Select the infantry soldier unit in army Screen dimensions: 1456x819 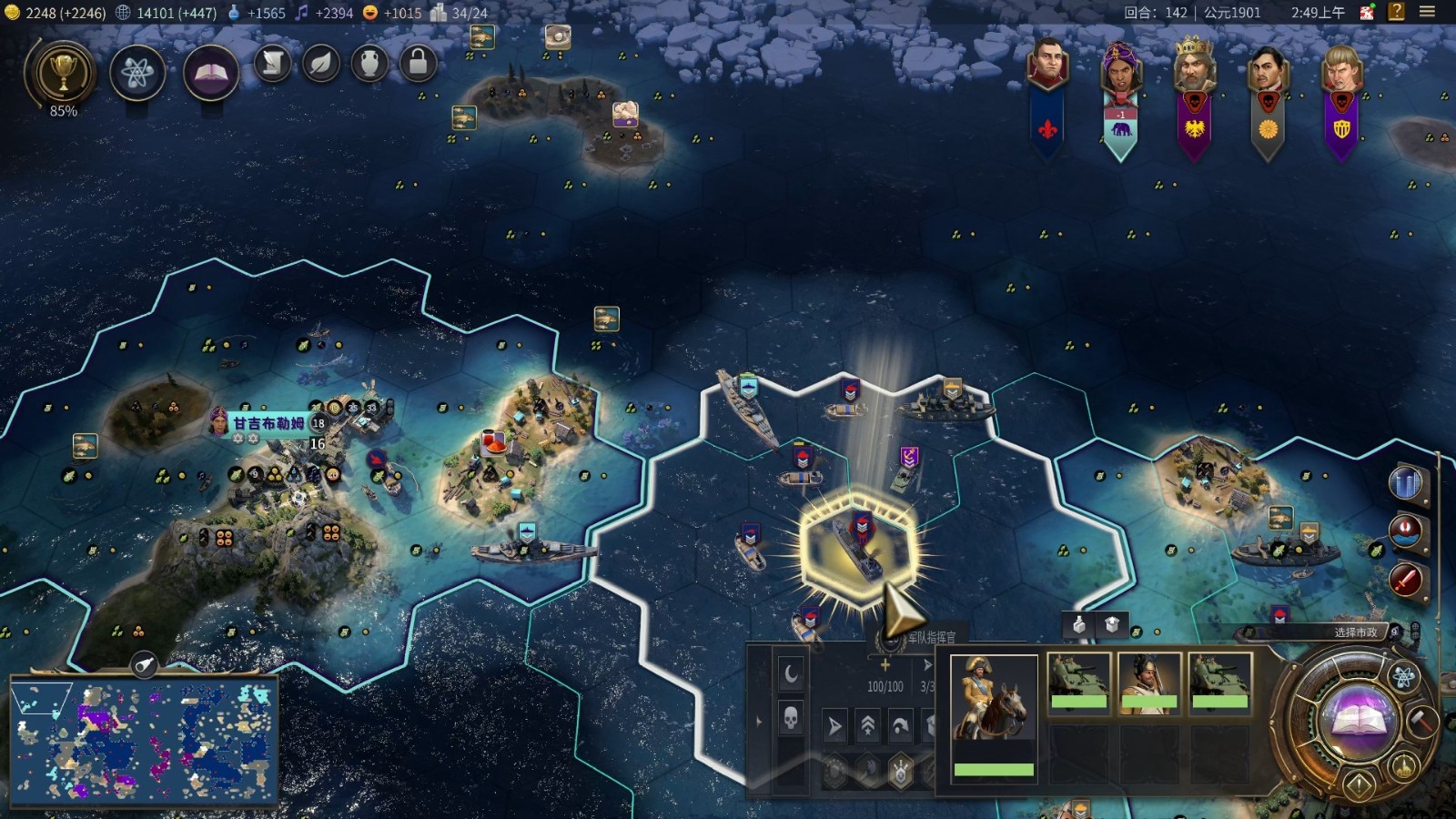[x=1149, y=680]
